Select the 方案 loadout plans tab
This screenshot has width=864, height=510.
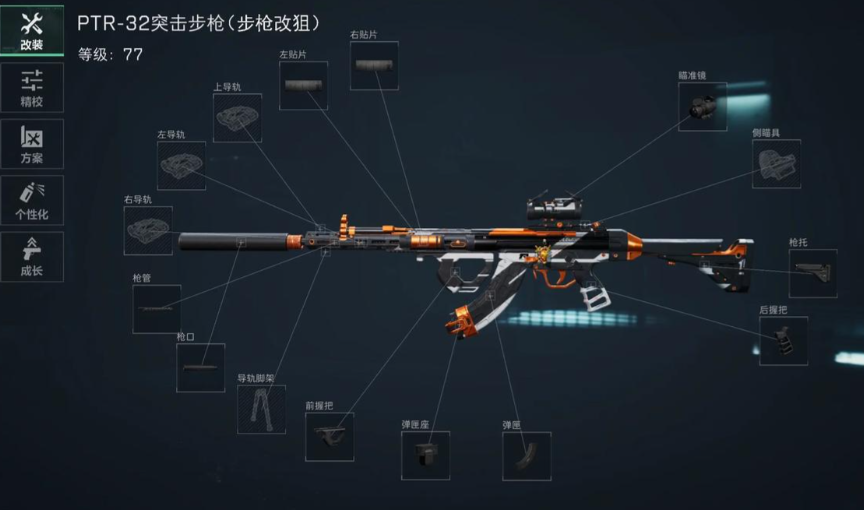click(x=31, y=144)
